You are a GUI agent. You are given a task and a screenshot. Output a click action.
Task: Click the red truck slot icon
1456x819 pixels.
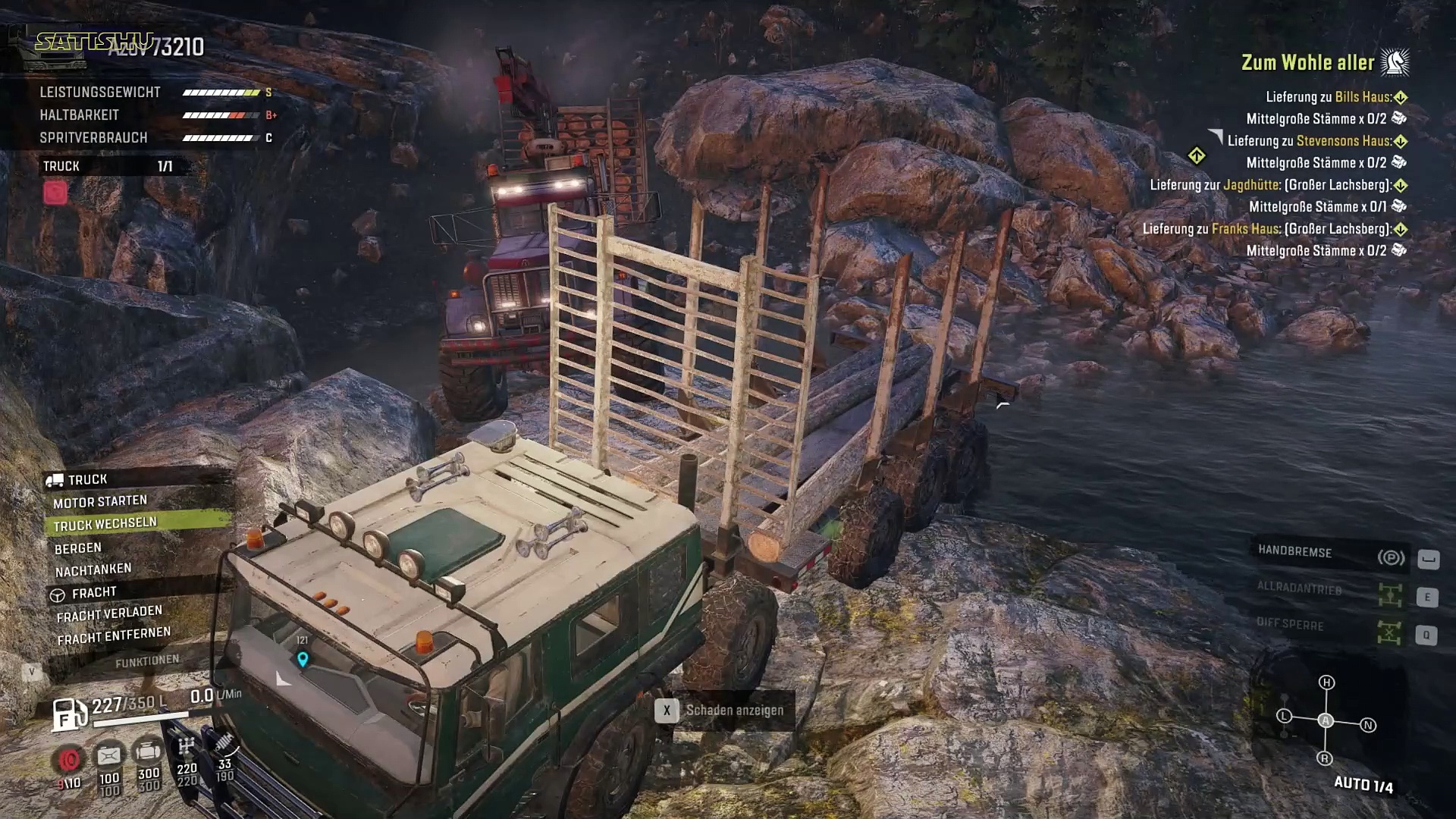(x=55, y=193)
